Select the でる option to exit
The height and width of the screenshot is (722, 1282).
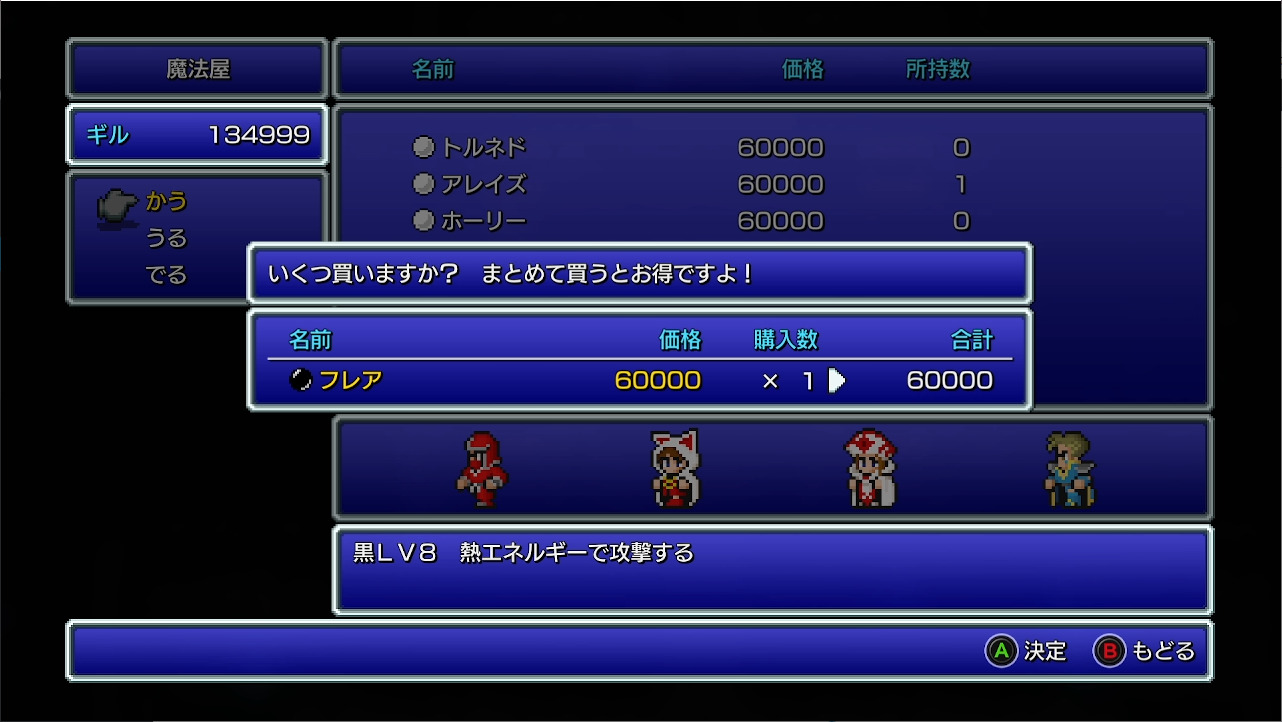click(166, 272)
